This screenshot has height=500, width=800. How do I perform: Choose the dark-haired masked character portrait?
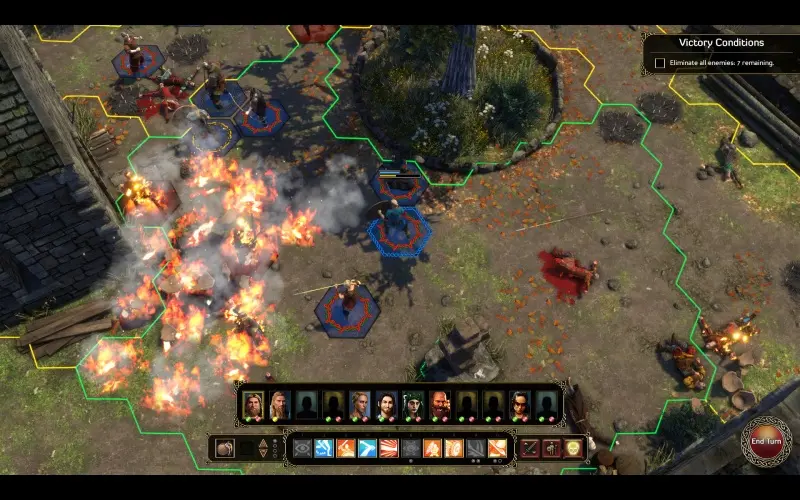[x=521, y=404]
